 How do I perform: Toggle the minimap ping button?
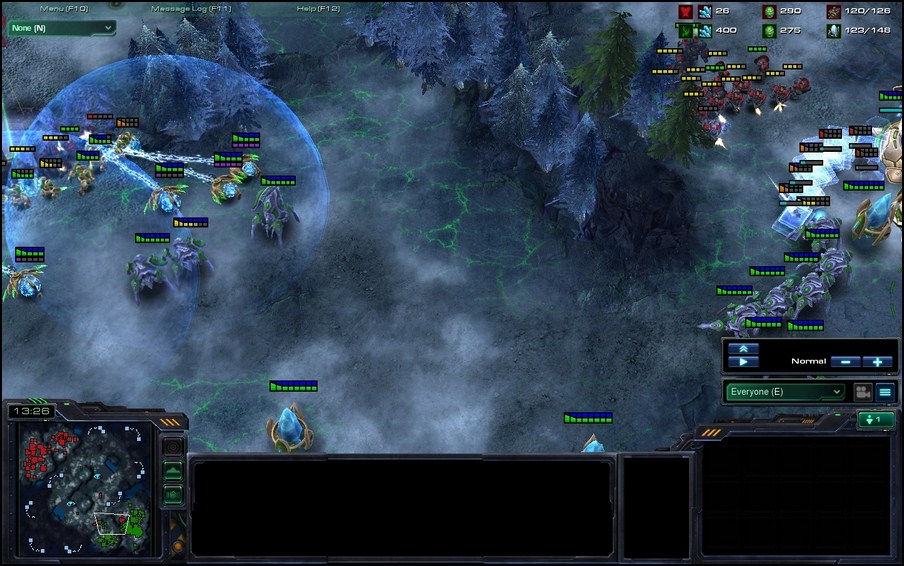[173, 448]
